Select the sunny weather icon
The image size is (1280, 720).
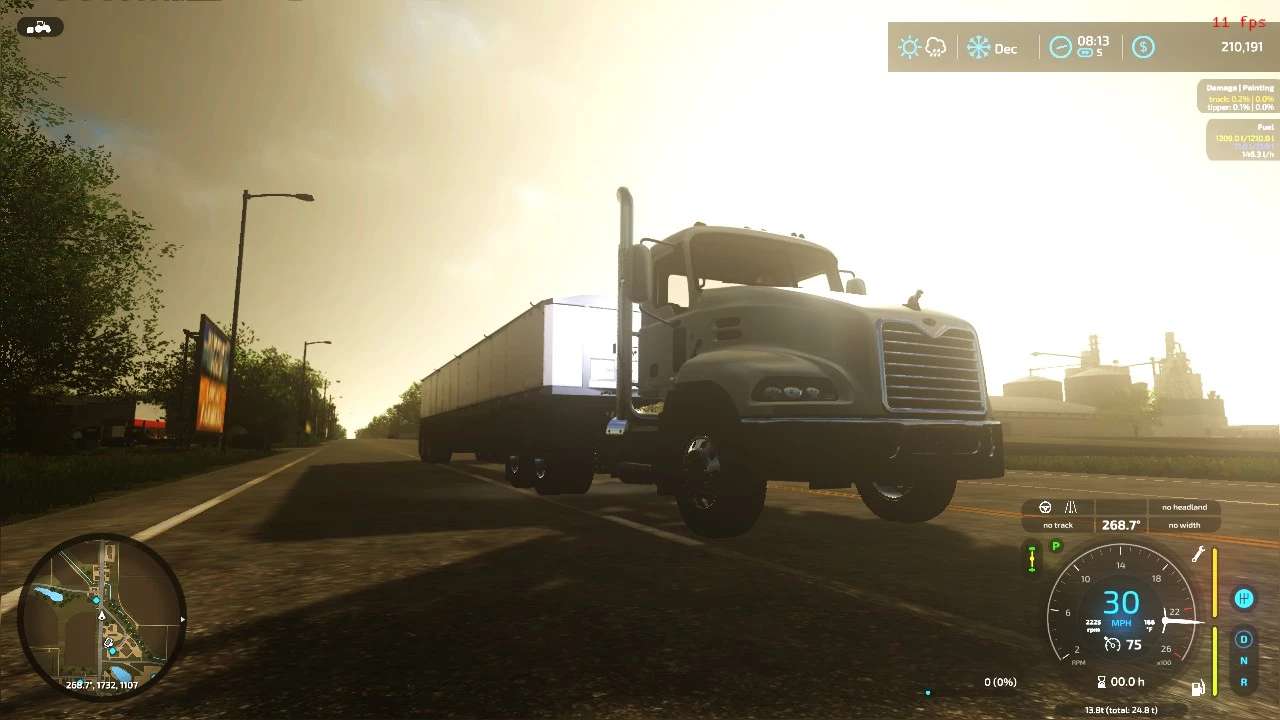[x=908, y=47]
